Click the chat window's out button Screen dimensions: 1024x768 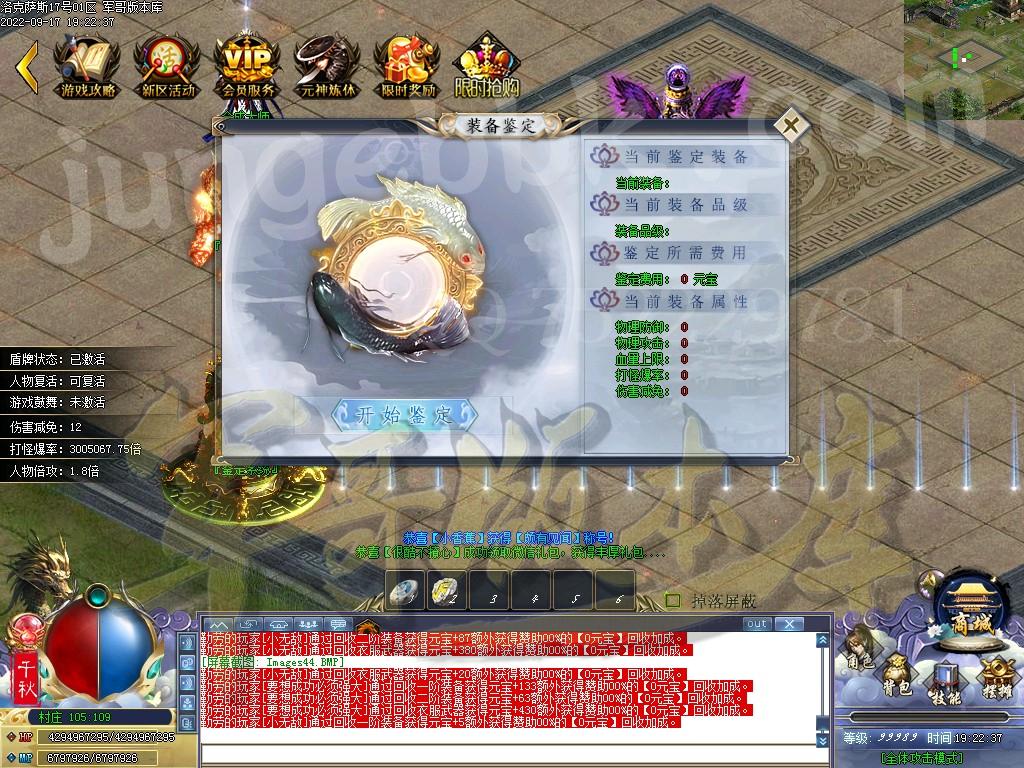click(x=757, y=624)
